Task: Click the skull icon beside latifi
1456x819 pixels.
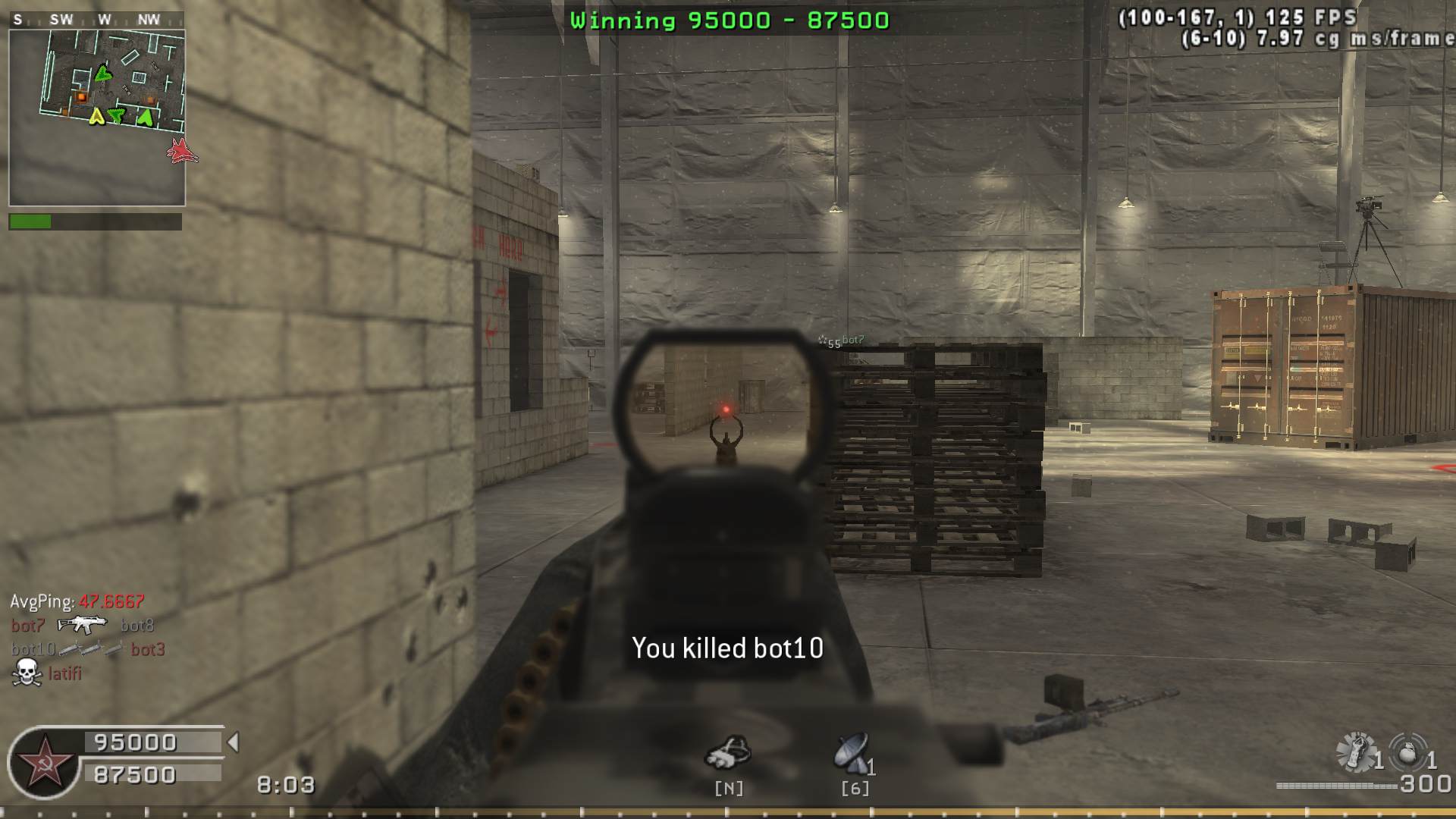Action: click(x=27, y=673)
